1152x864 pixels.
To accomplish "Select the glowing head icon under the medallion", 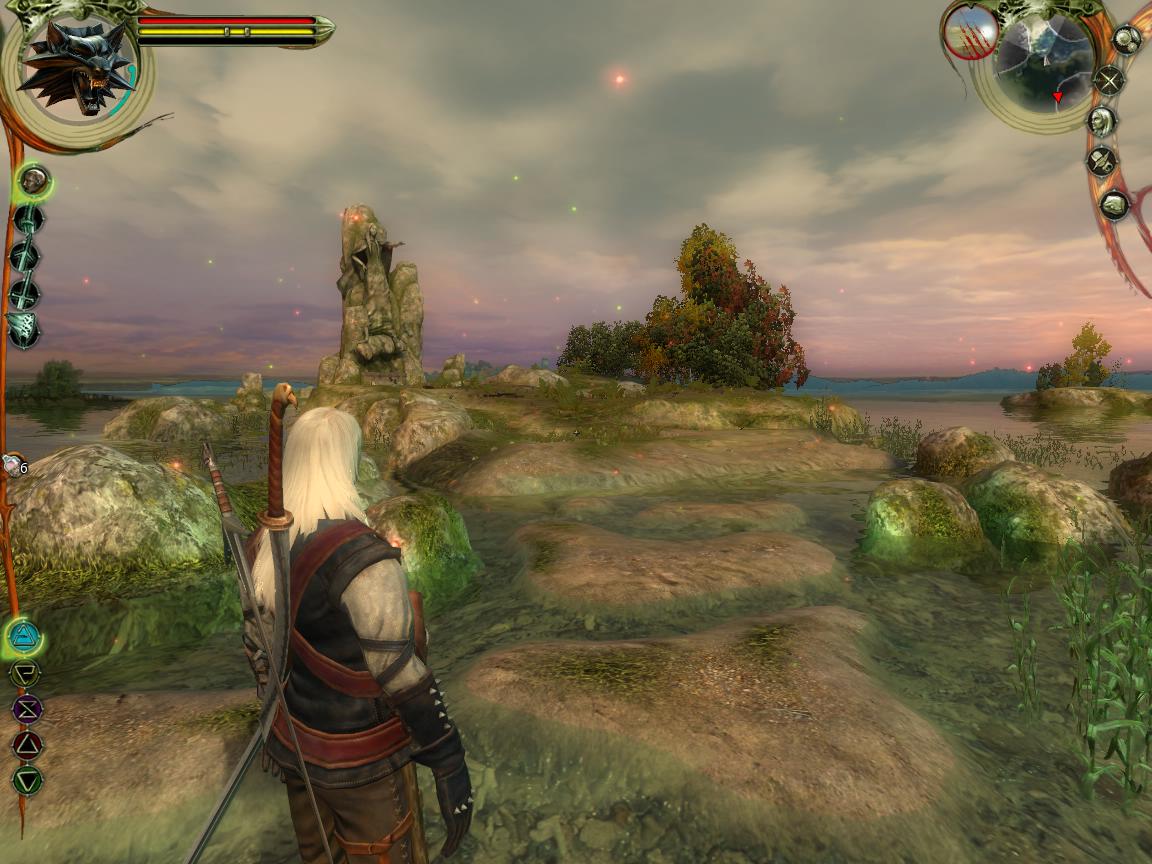I will click(34, 181).
